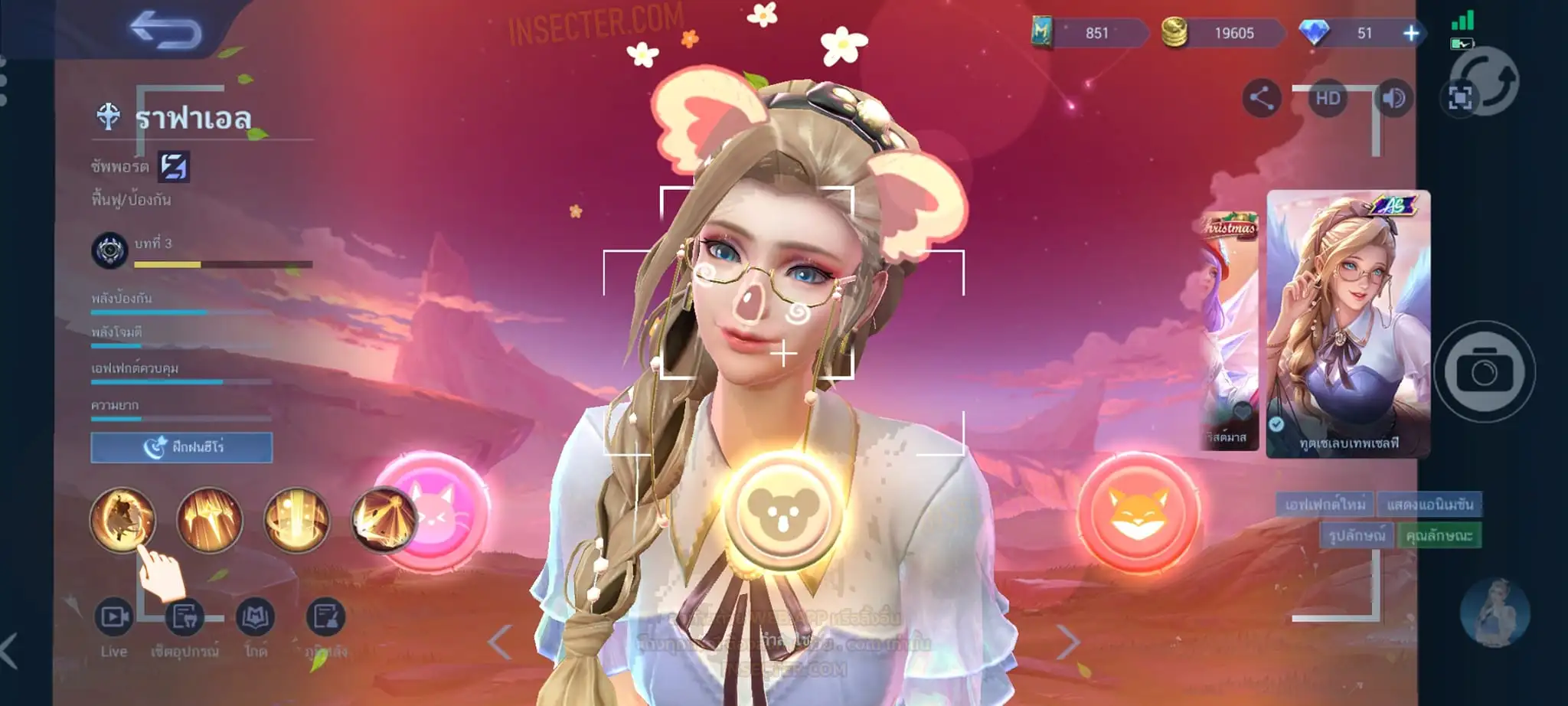Select the radiant burst skill icon
The image size is (1568, 706).
[381, 521]
